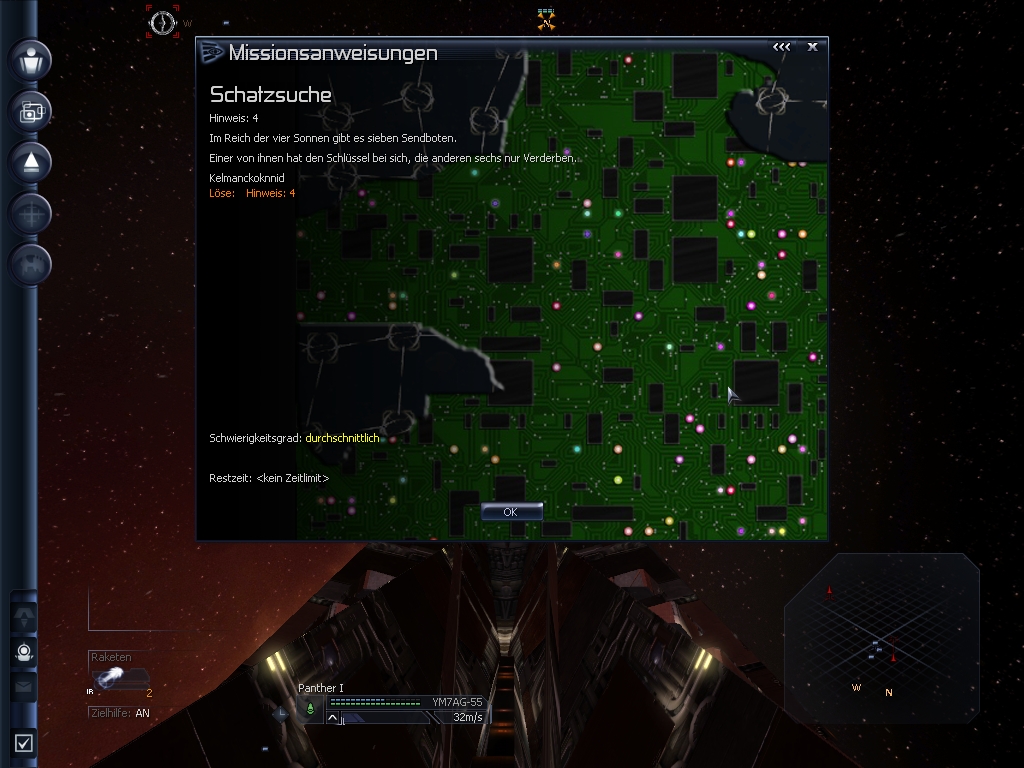The image size is (1024, 768).
Task: Click the up-arrow button by speed bar
Action: click(333, 717)
